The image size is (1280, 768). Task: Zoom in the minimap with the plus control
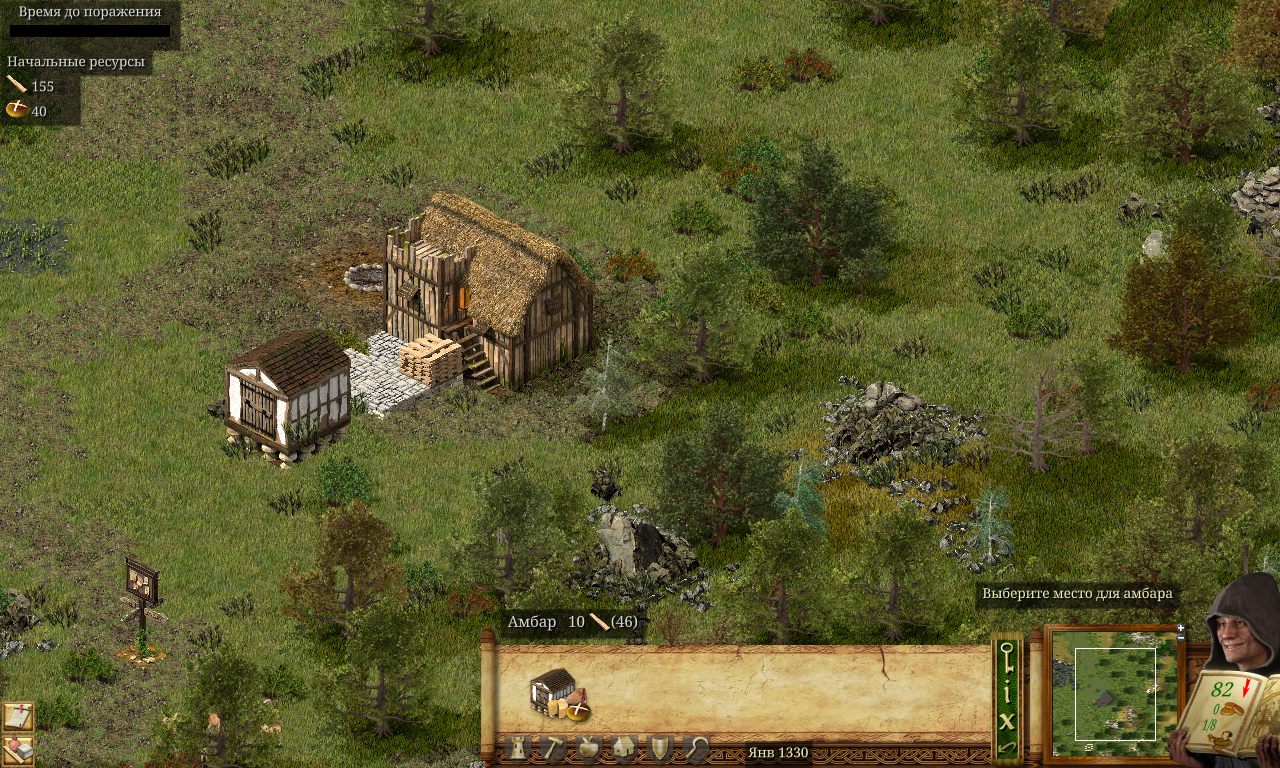tap(1180, 628)
